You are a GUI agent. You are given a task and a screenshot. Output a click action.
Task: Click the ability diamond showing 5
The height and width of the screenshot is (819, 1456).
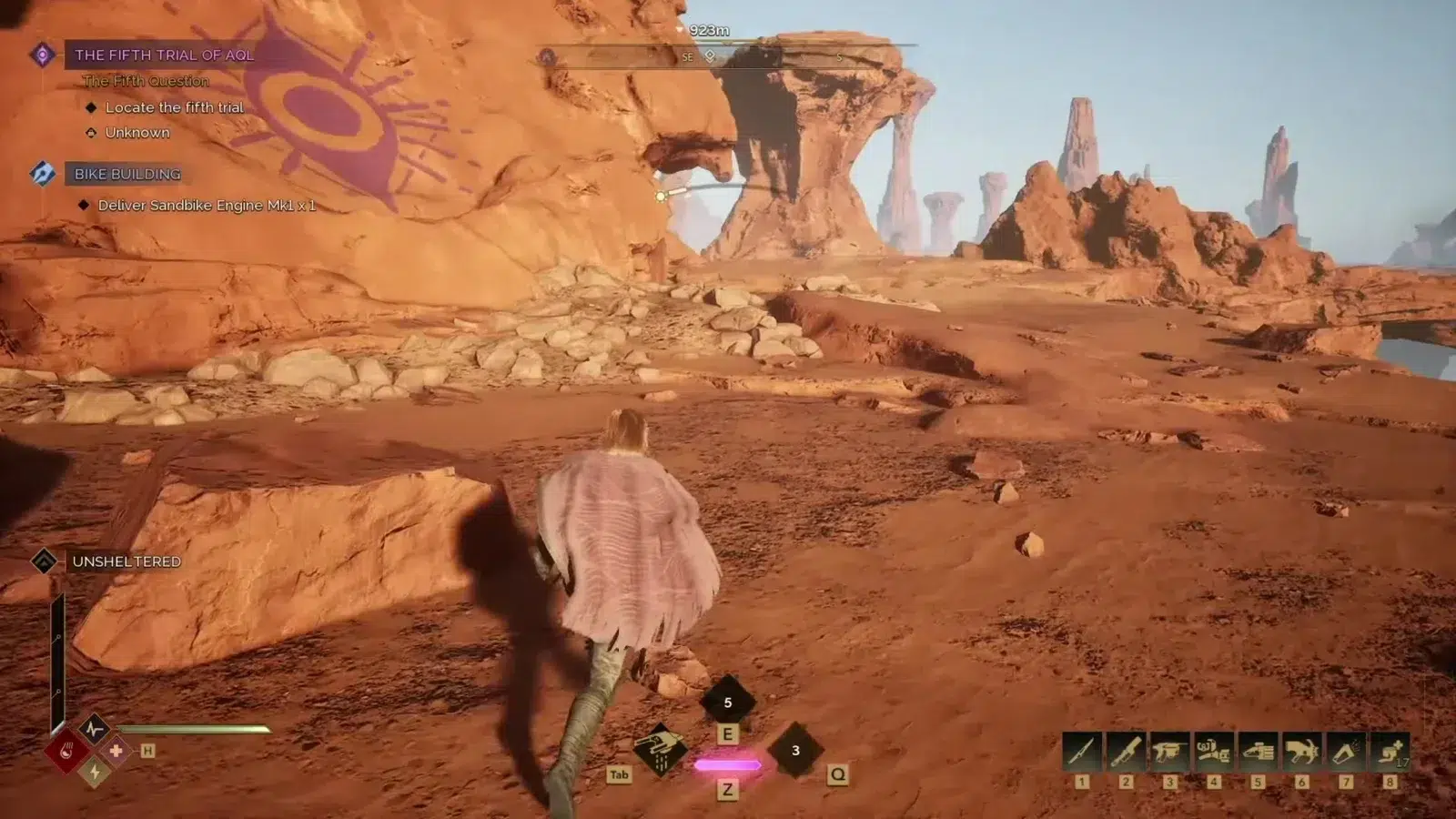pyautogui.click(x=727, y=702)
